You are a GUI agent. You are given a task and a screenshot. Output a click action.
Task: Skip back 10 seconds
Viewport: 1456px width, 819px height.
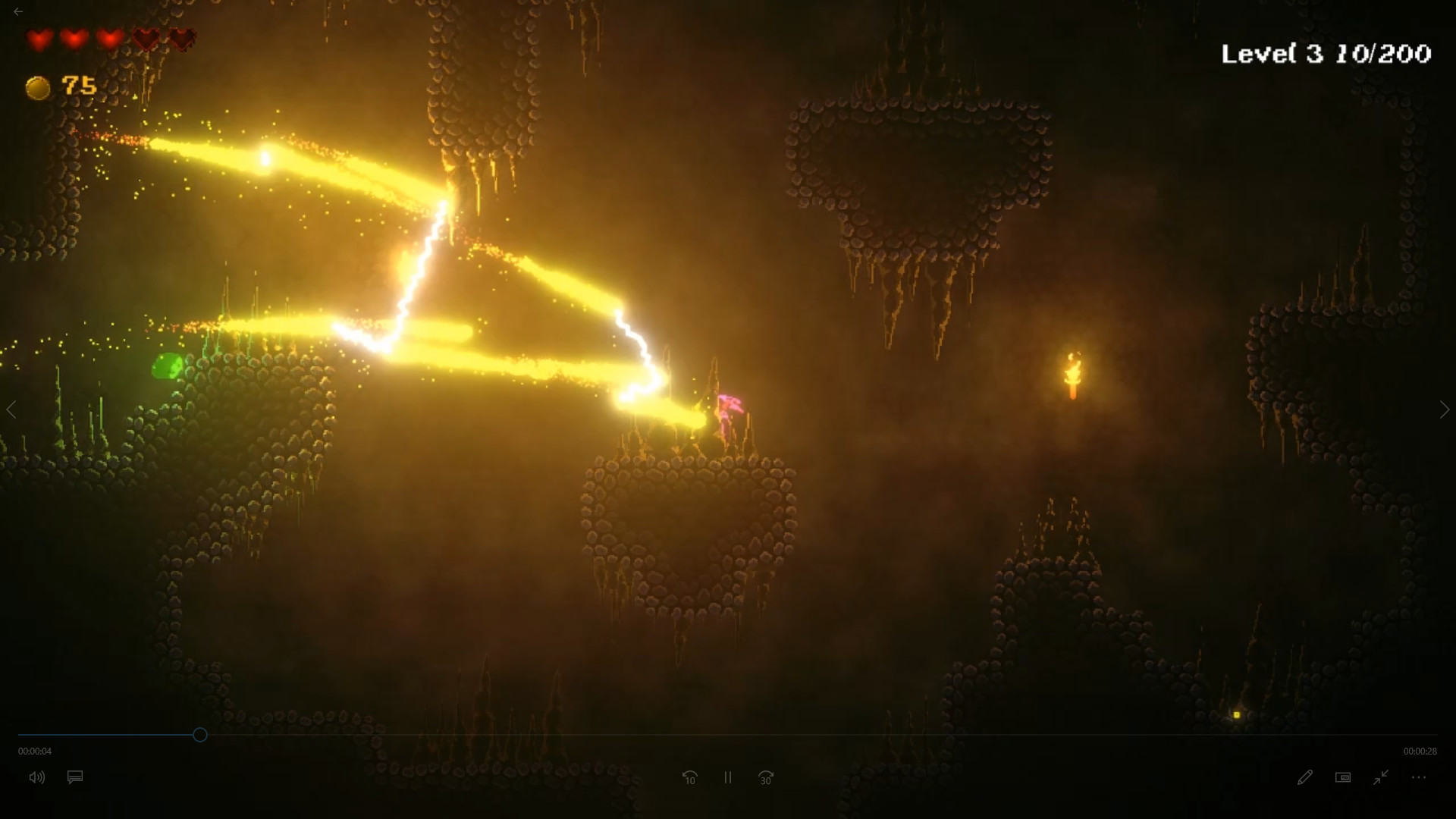click(690, 777)
